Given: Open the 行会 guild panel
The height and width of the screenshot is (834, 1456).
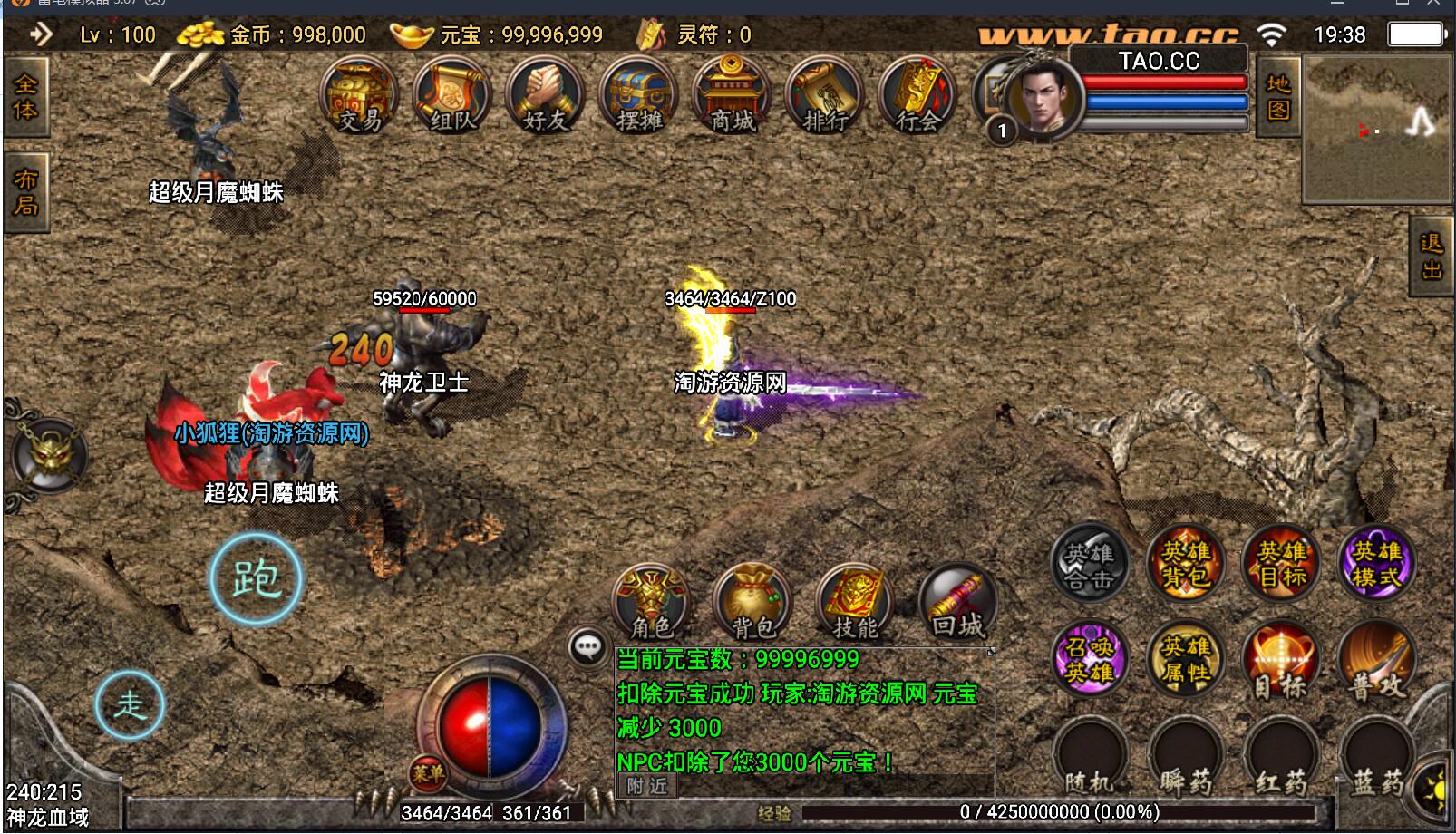Looking at the screenshot, I should pyautogui.click(x=917, y=98).
